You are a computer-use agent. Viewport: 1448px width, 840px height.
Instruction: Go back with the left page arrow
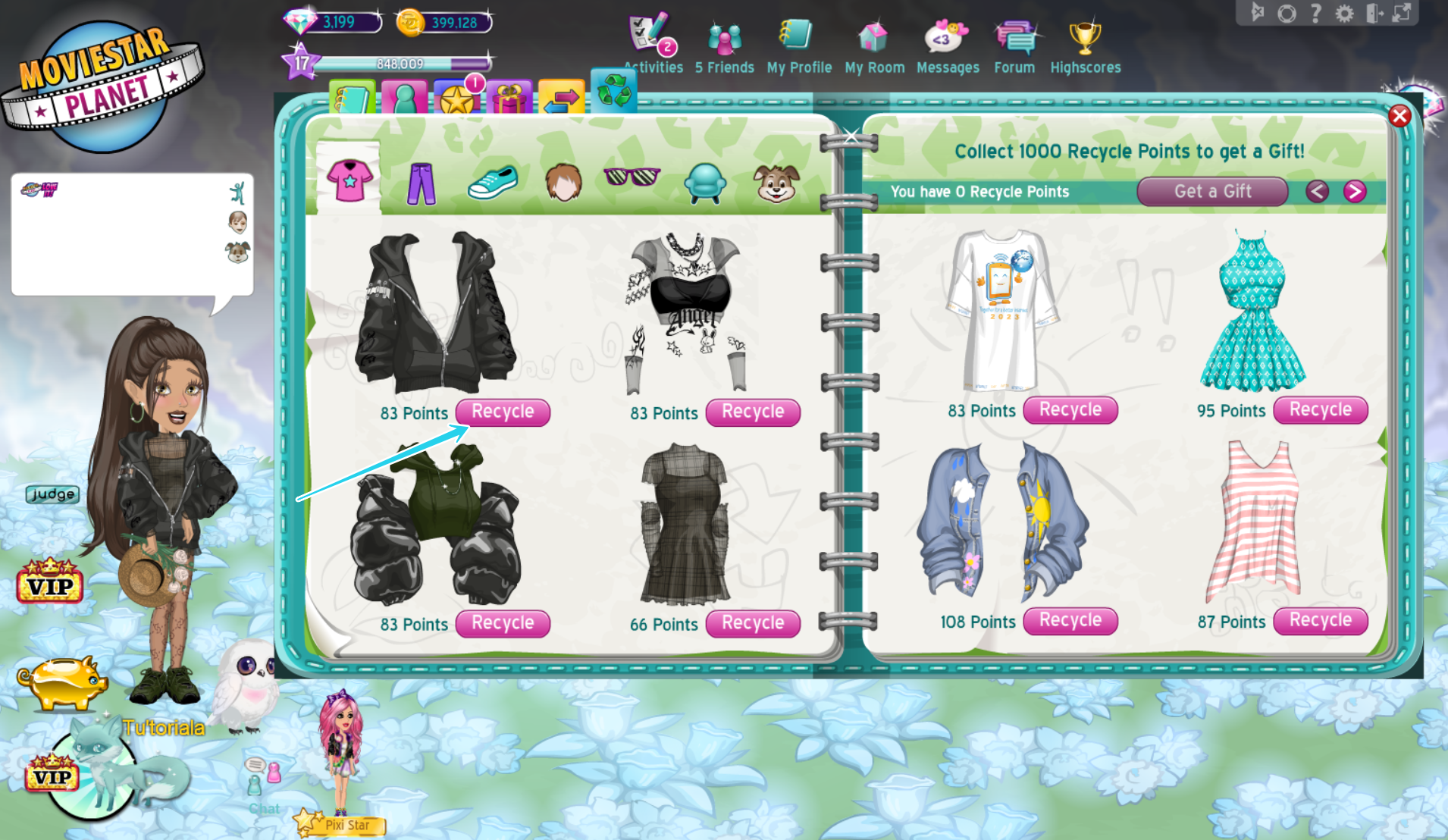[x=1317, y=192]
